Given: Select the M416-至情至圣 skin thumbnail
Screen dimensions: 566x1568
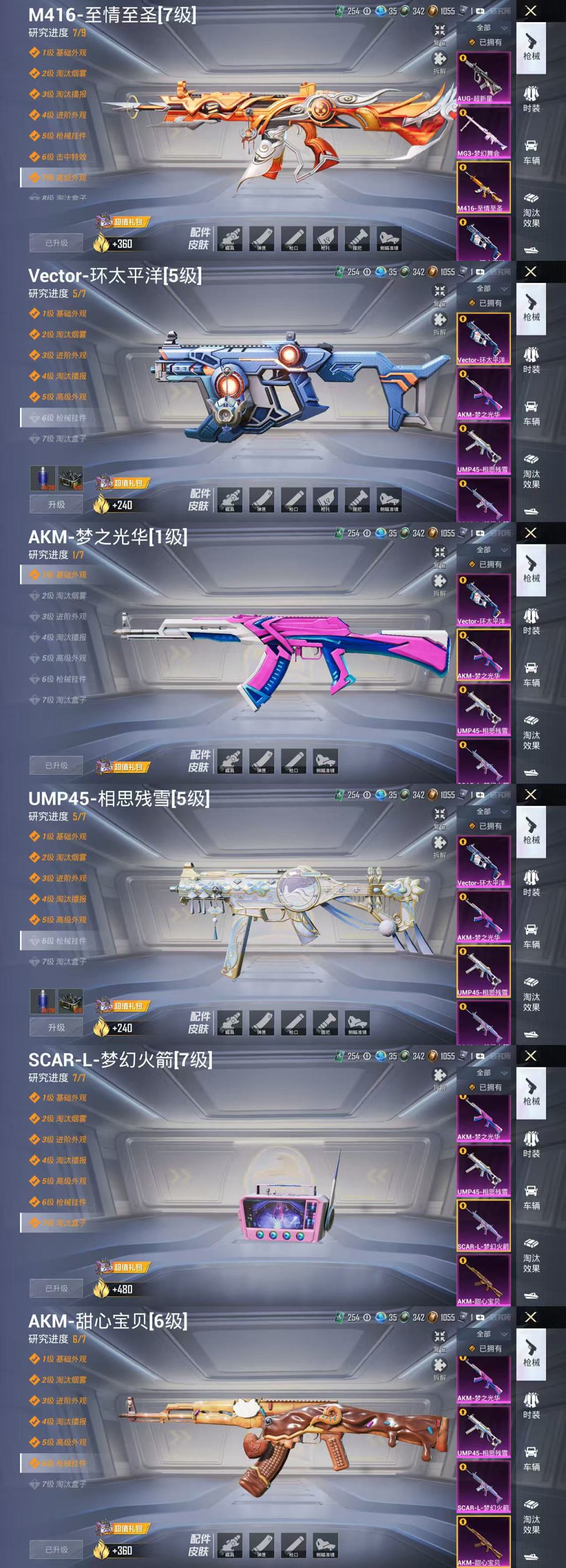Looking at the screenshot, I should point(483,187).
